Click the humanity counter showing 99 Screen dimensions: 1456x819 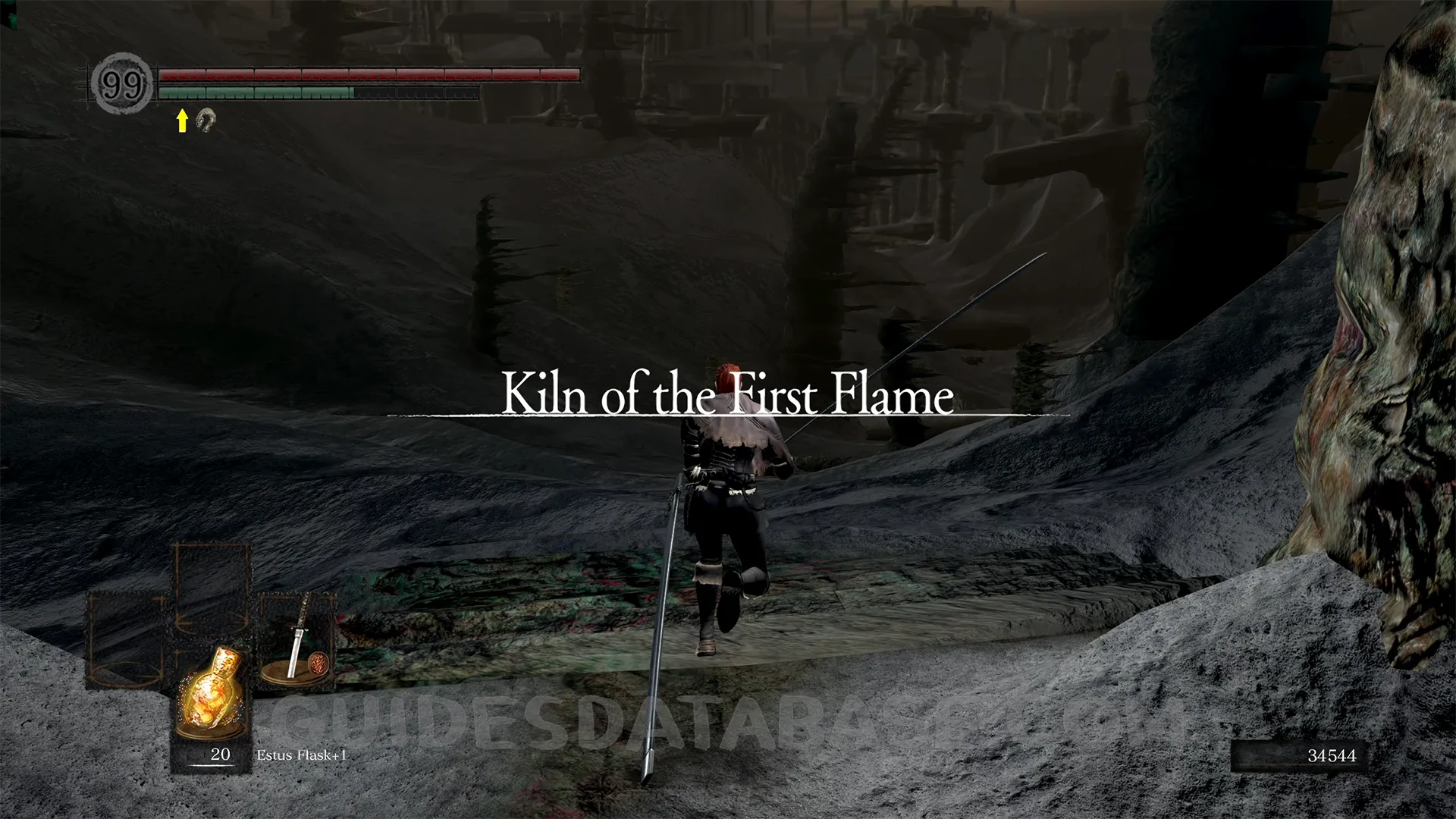click(x=122, y=84)
